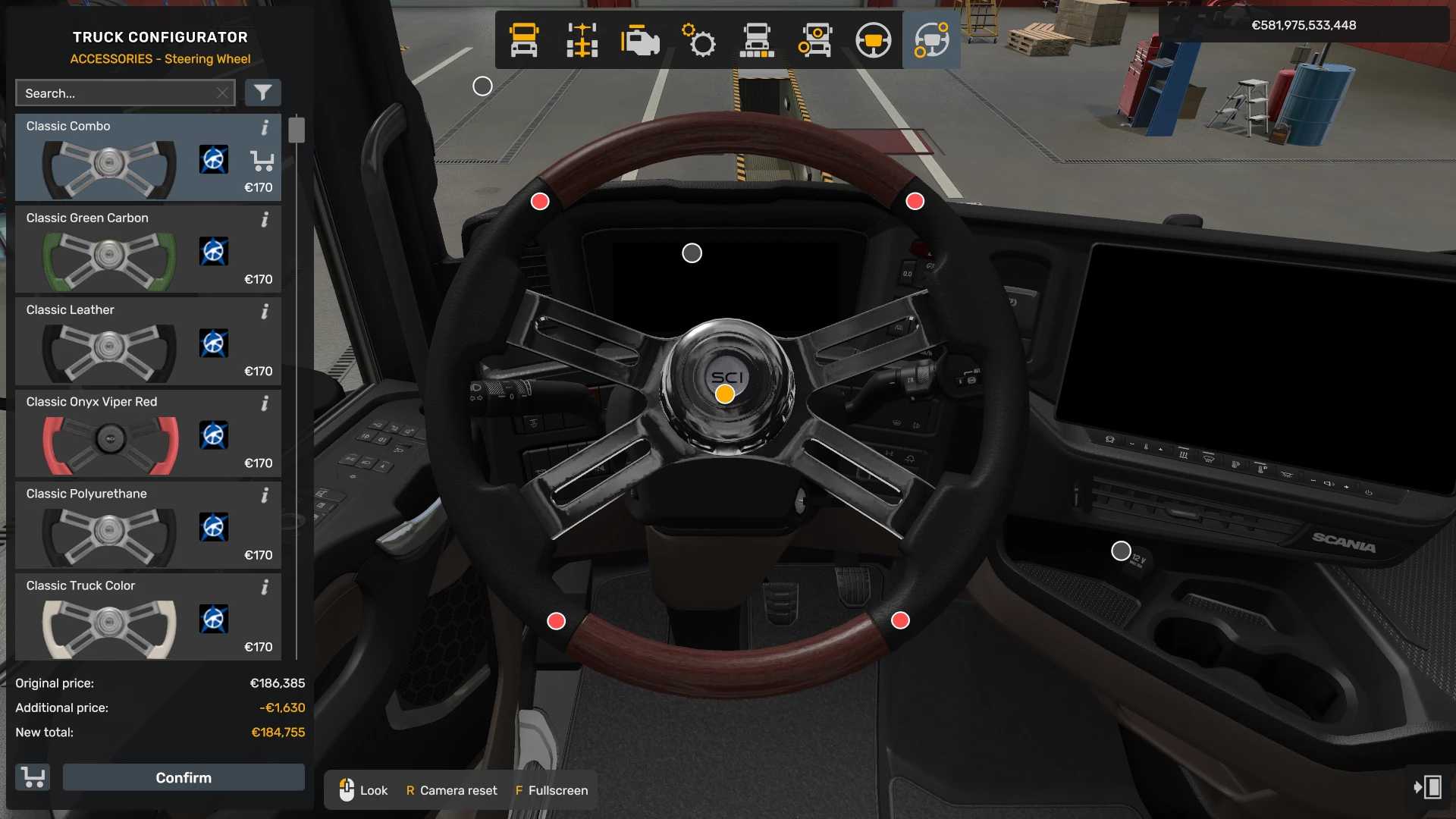Viewport: 1456px width, 819px height.
Task: Toggle the side panel icon at bottom right
Action: coord(1428,787)
